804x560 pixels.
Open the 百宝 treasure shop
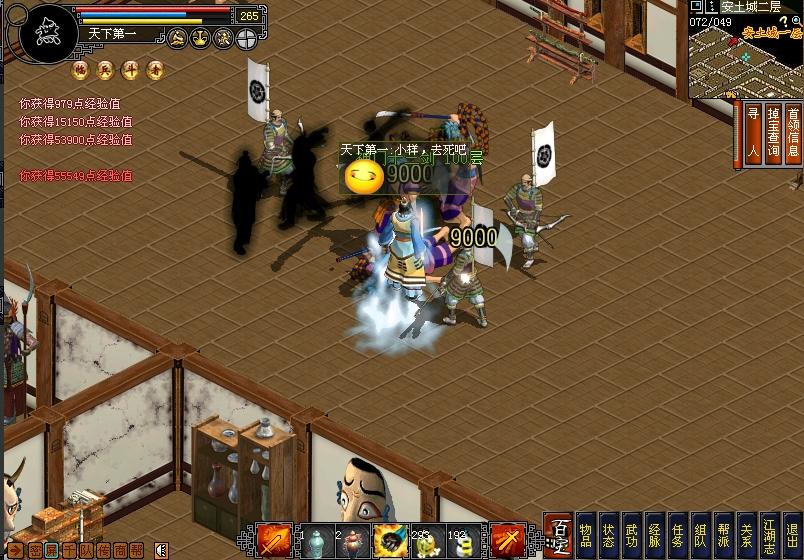(x=559, y=535)
